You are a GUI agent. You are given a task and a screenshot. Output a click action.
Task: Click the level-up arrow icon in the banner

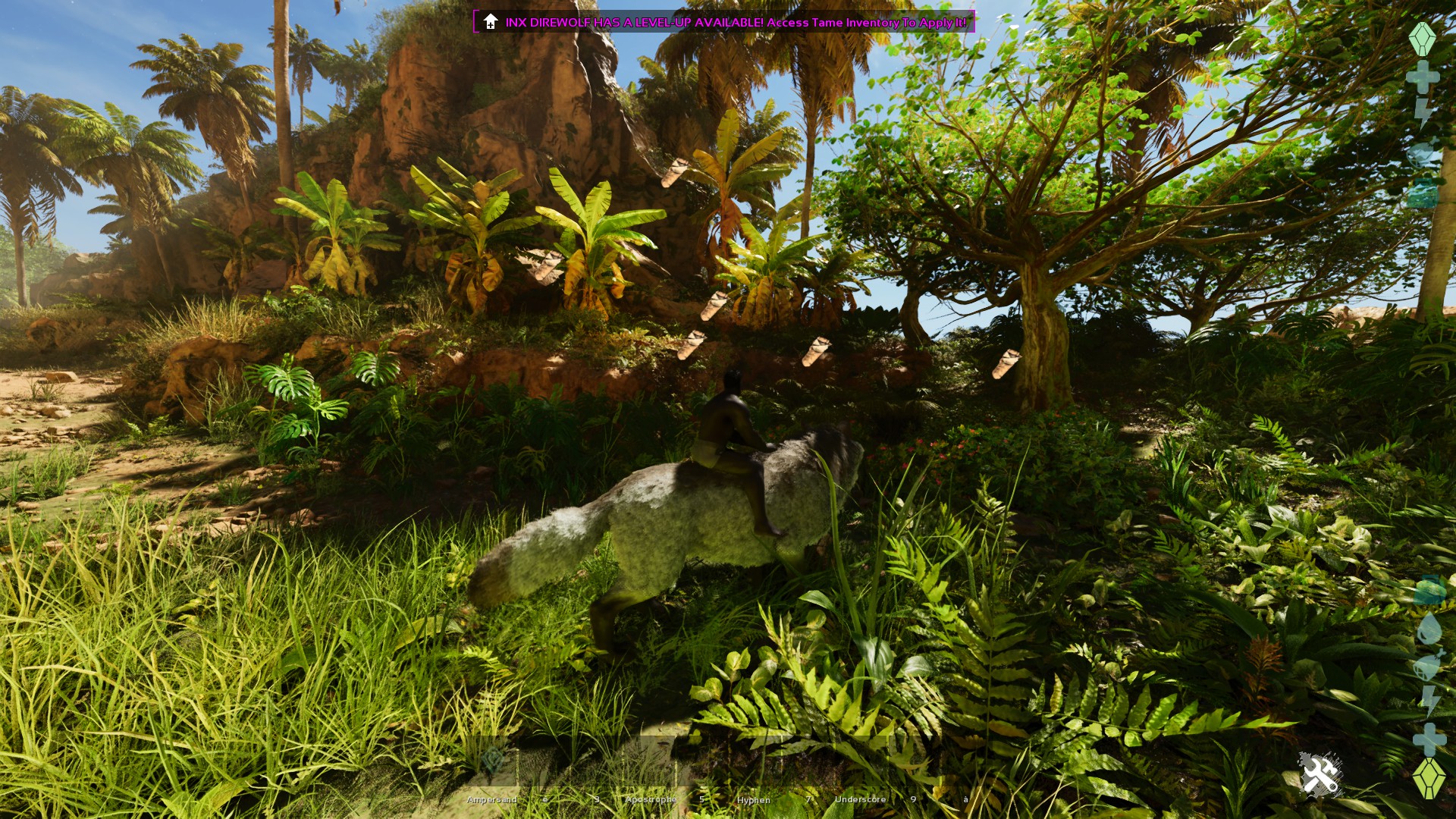489,20
